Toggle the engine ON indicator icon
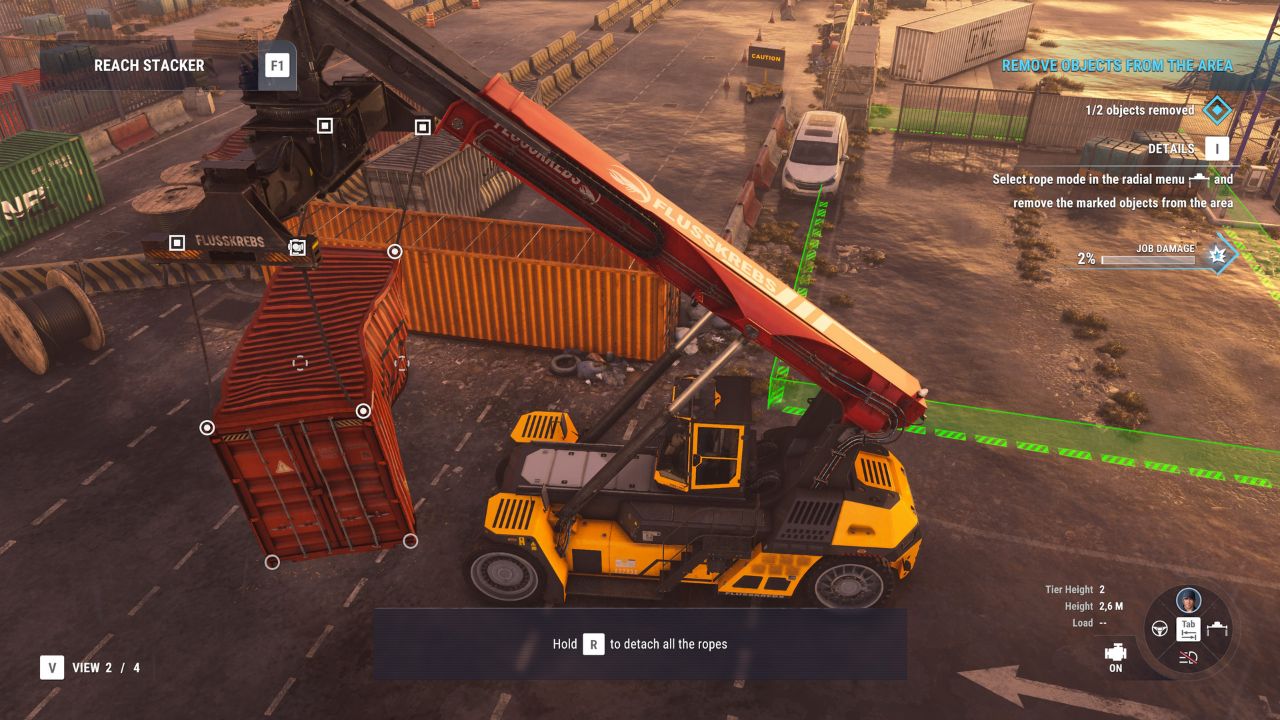 (x=1115, y=653)
